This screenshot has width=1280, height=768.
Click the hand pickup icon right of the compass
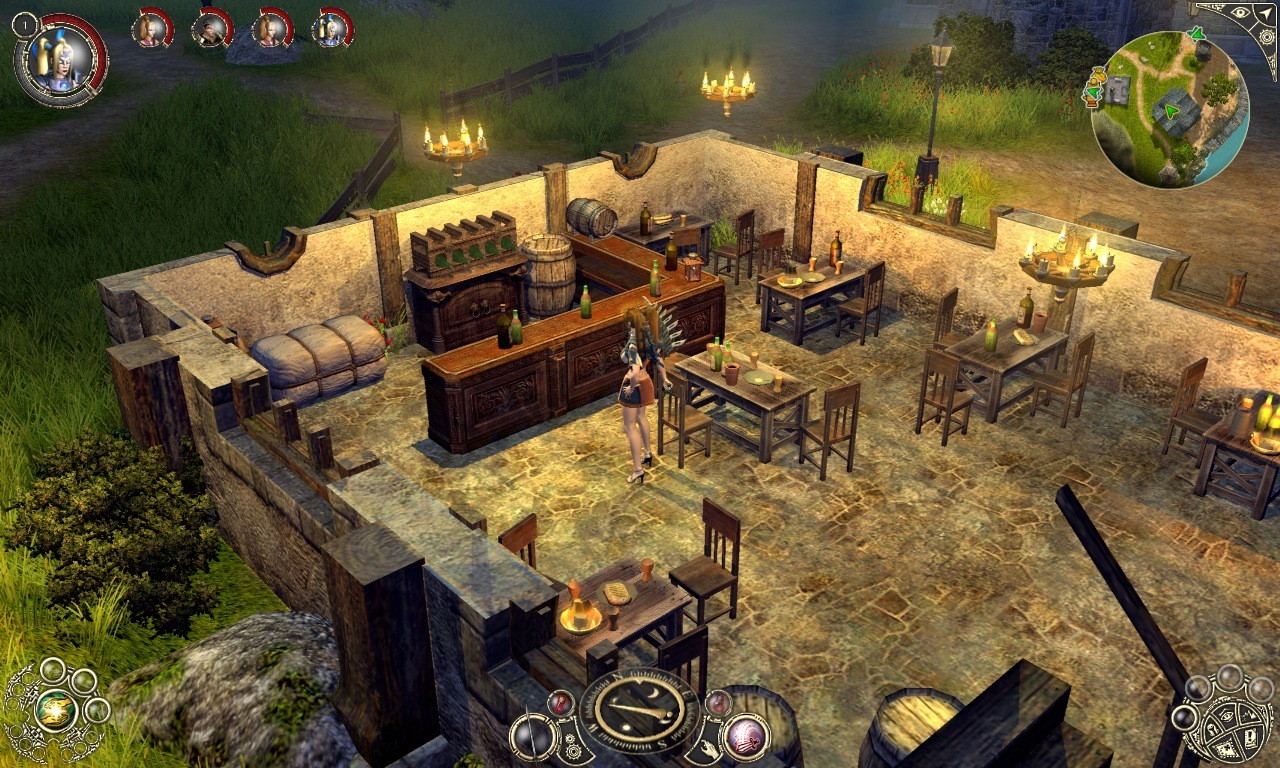711,747
